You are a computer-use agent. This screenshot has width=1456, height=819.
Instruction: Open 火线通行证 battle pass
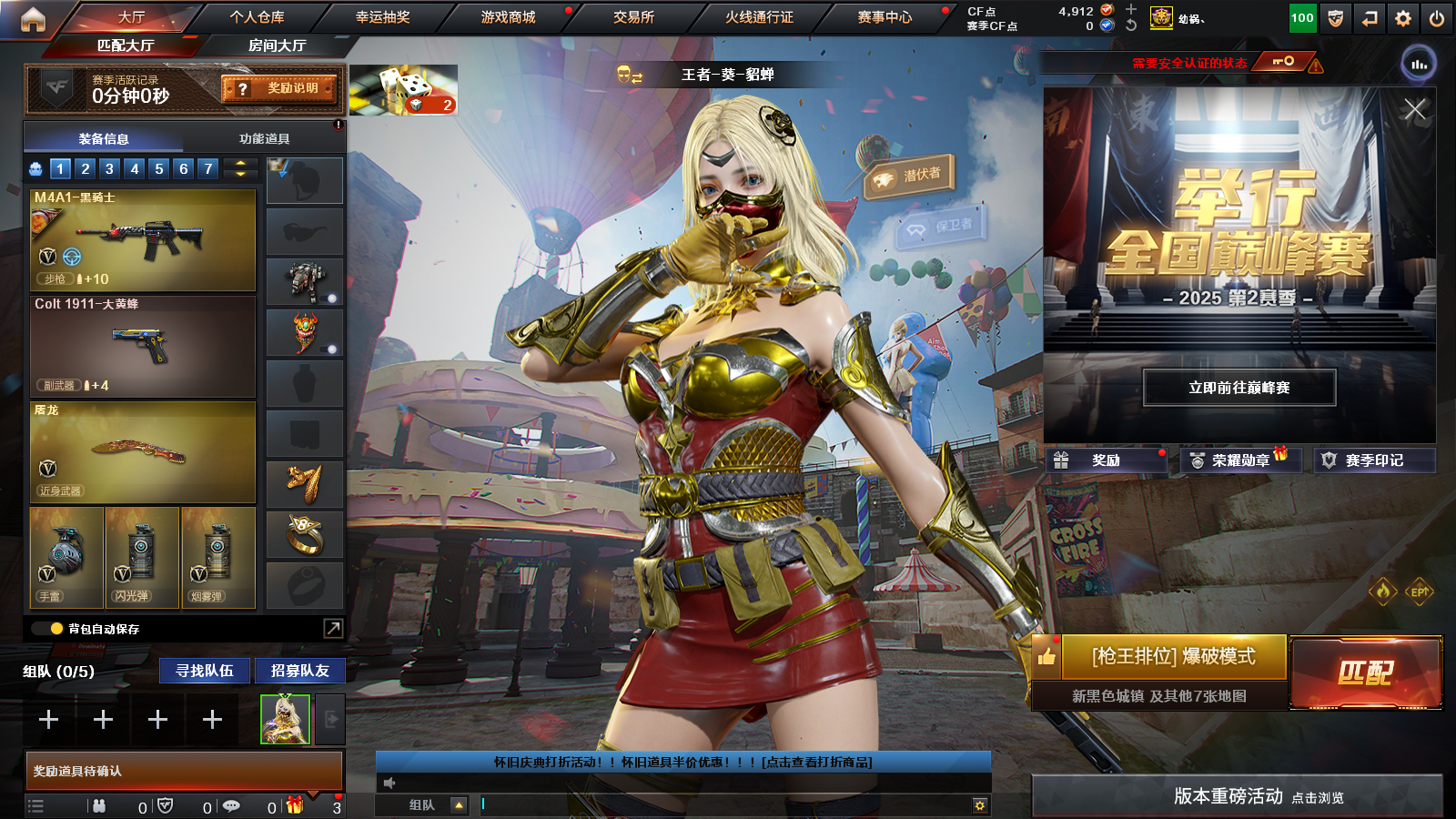coord(759,17)
